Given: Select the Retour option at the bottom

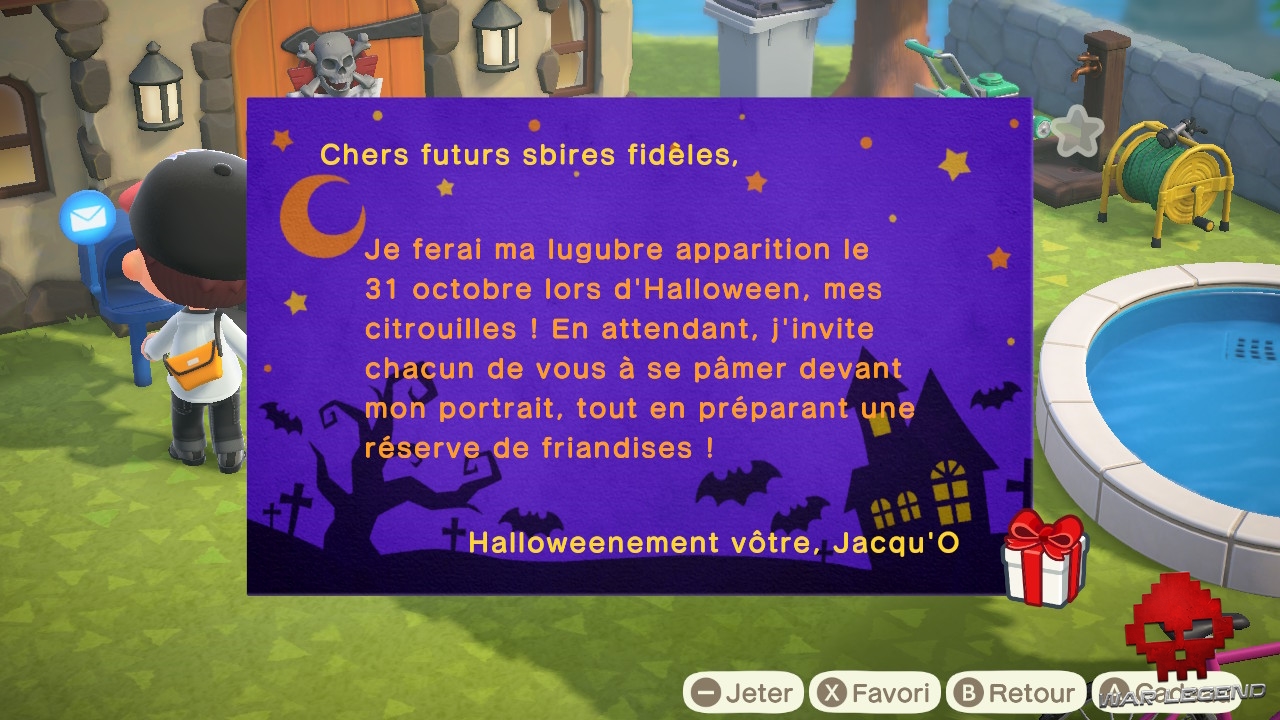Looking at the screenshot, I should pyautogui.click(x=1017, y=691).
